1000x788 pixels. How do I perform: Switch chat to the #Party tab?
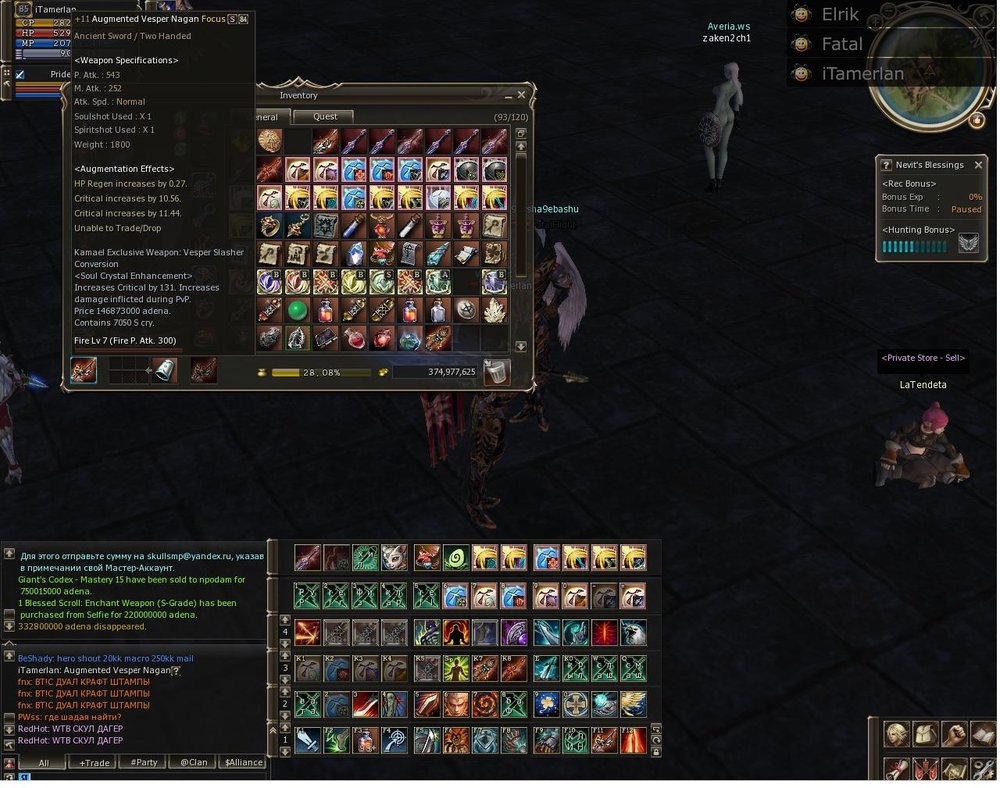click(x=144, y=763)
